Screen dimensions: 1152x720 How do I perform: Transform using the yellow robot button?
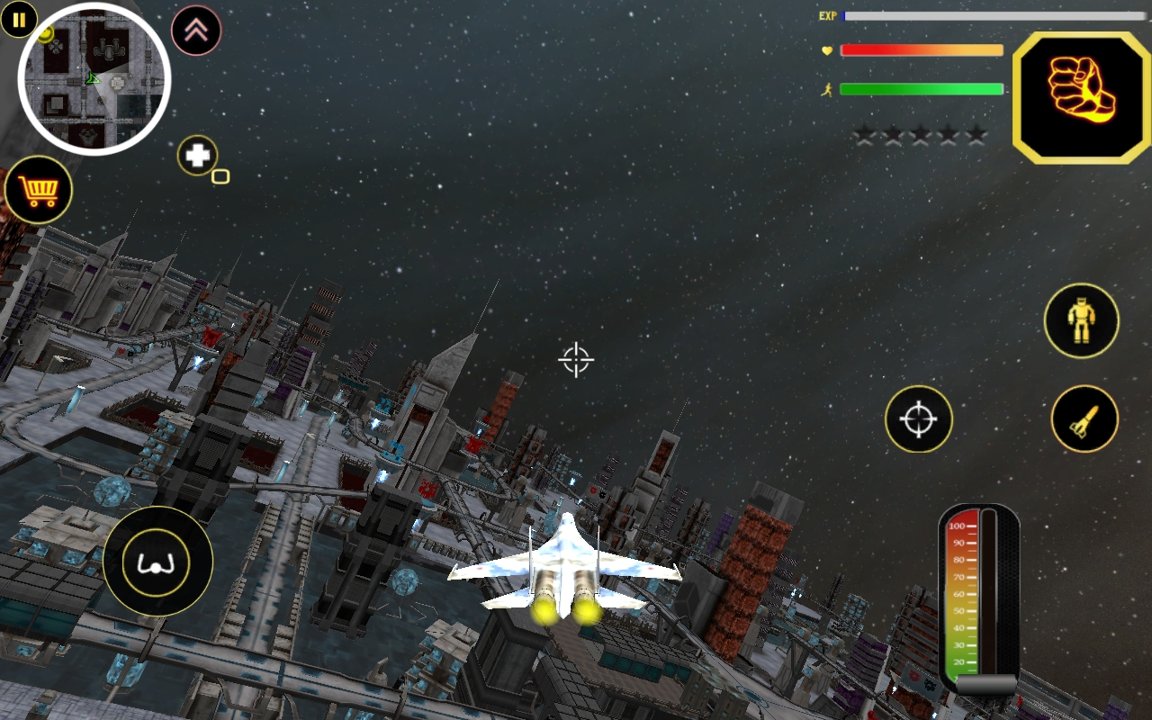click(x=1081, y=321)
